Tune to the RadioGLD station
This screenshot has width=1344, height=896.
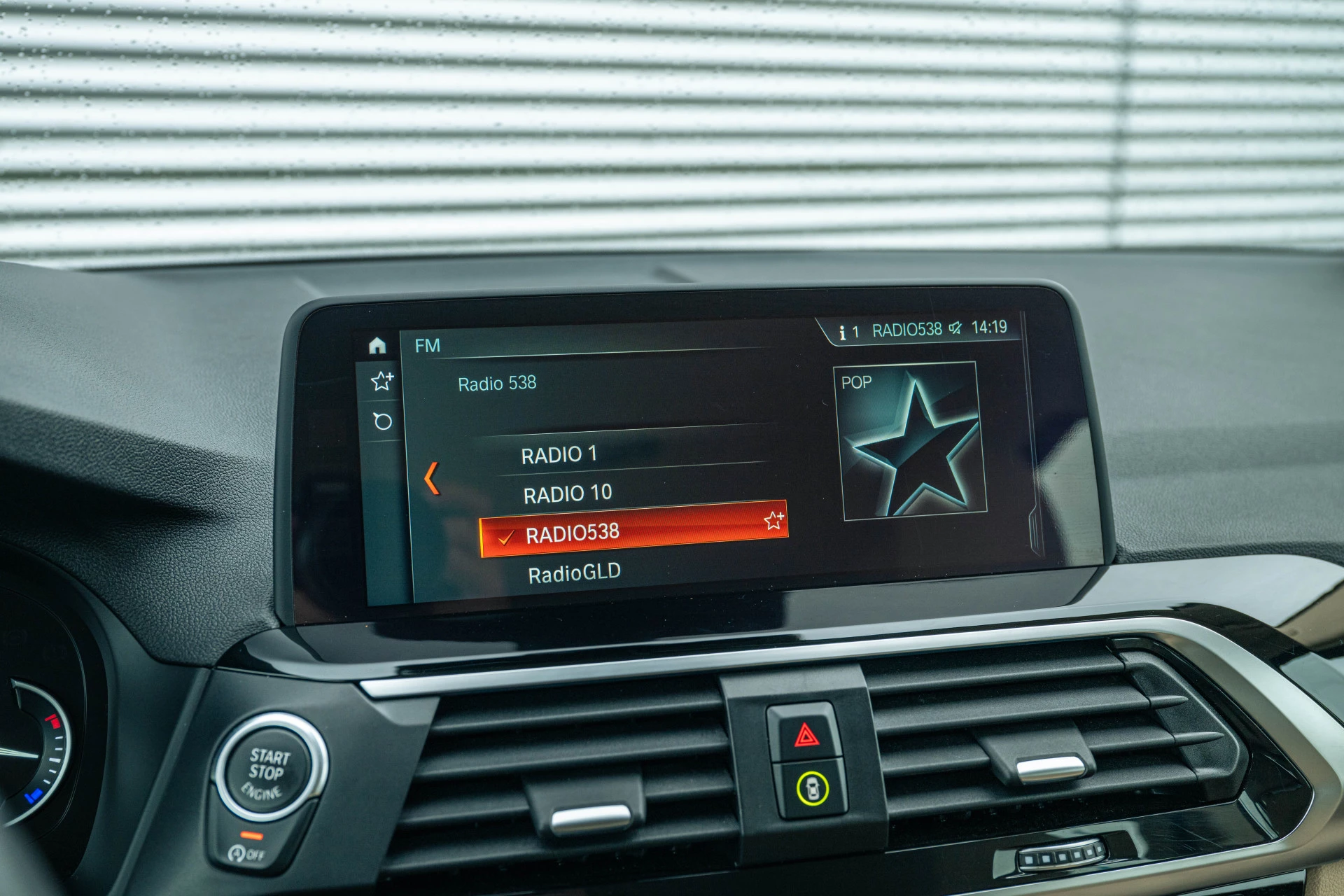click(x=574, y=574)
